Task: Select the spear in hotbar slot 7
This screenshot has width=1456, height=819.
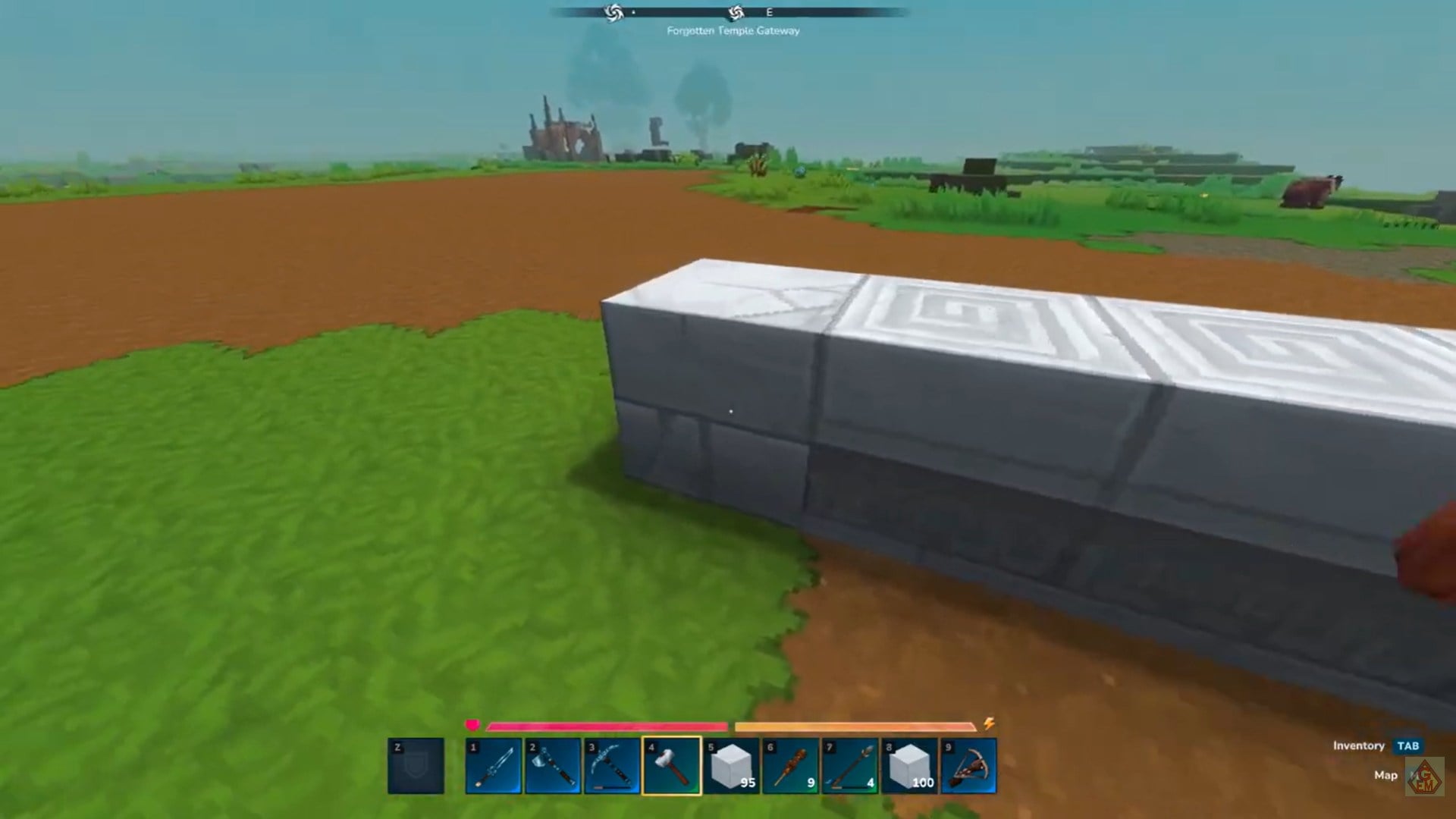Action: pos(850,766)
